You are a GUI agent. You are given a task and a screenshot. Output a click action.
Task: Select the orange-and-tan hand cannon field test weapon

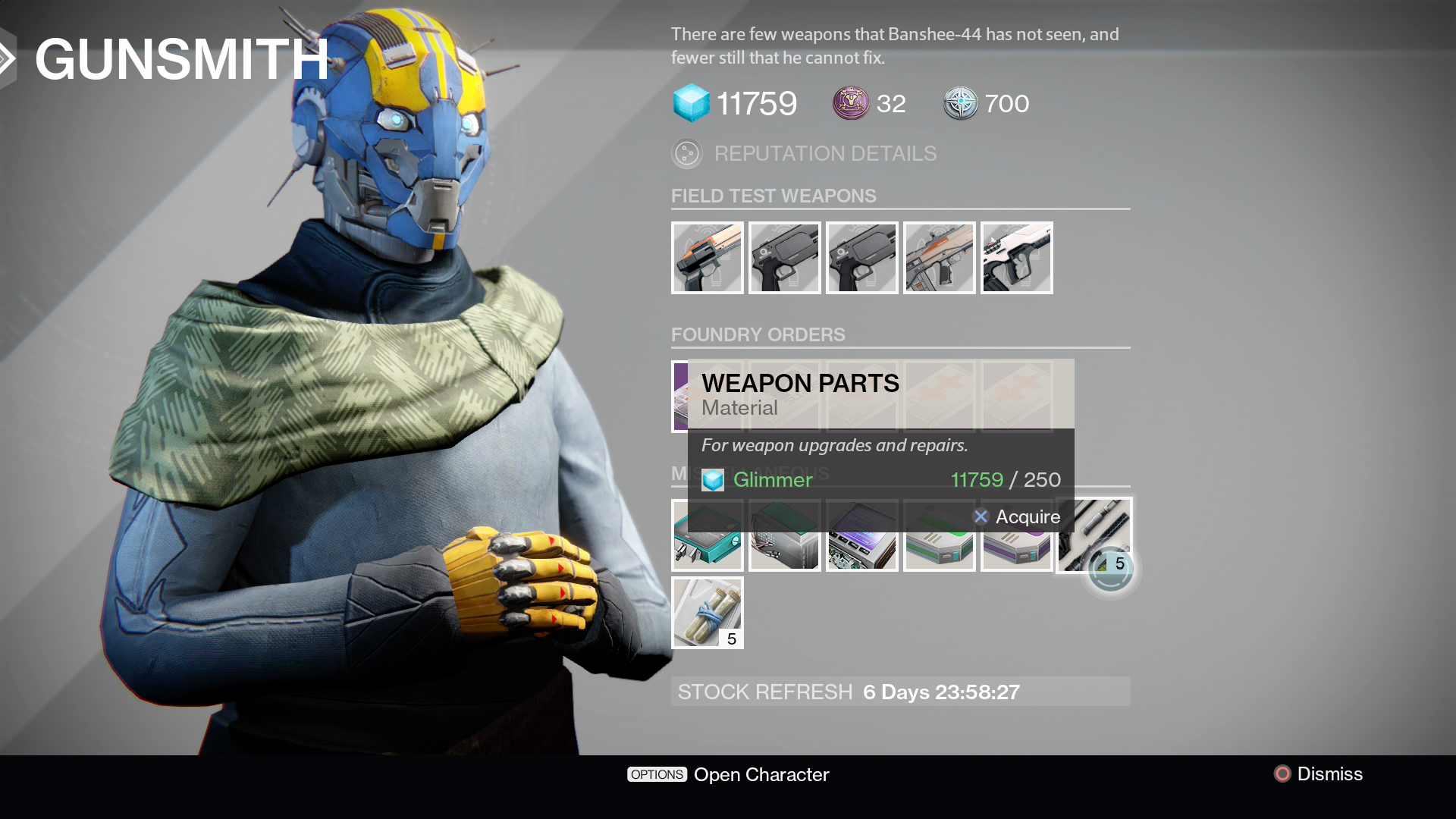coord(707,258)
